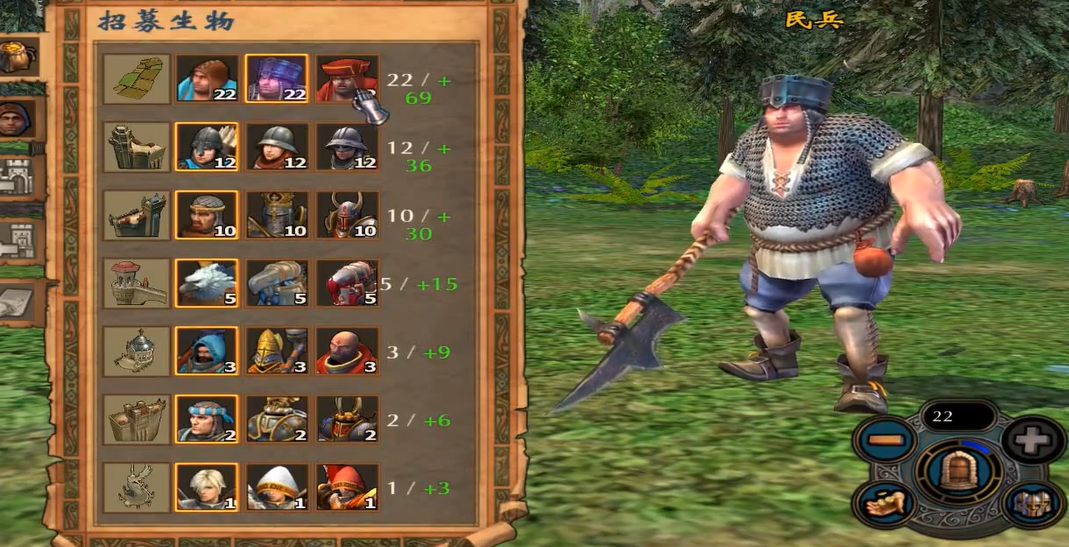The width and height of the screenshot is (1069, 547).
Task: Choose the highlighted militia upgrade portrait
Action: (x=277, y=79)
